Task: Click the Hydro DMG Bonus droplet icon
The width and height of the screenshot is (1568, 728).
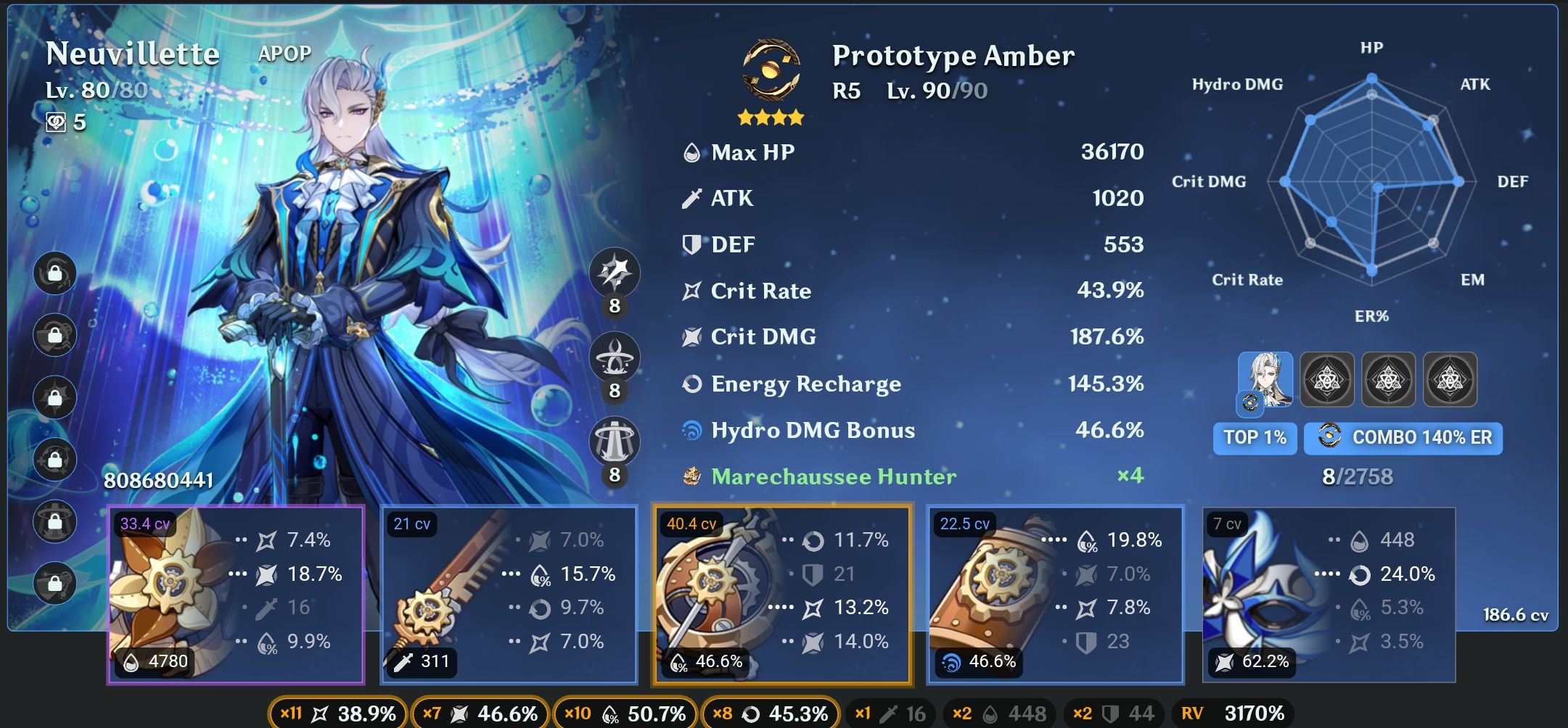Action: tap(691, 430)
